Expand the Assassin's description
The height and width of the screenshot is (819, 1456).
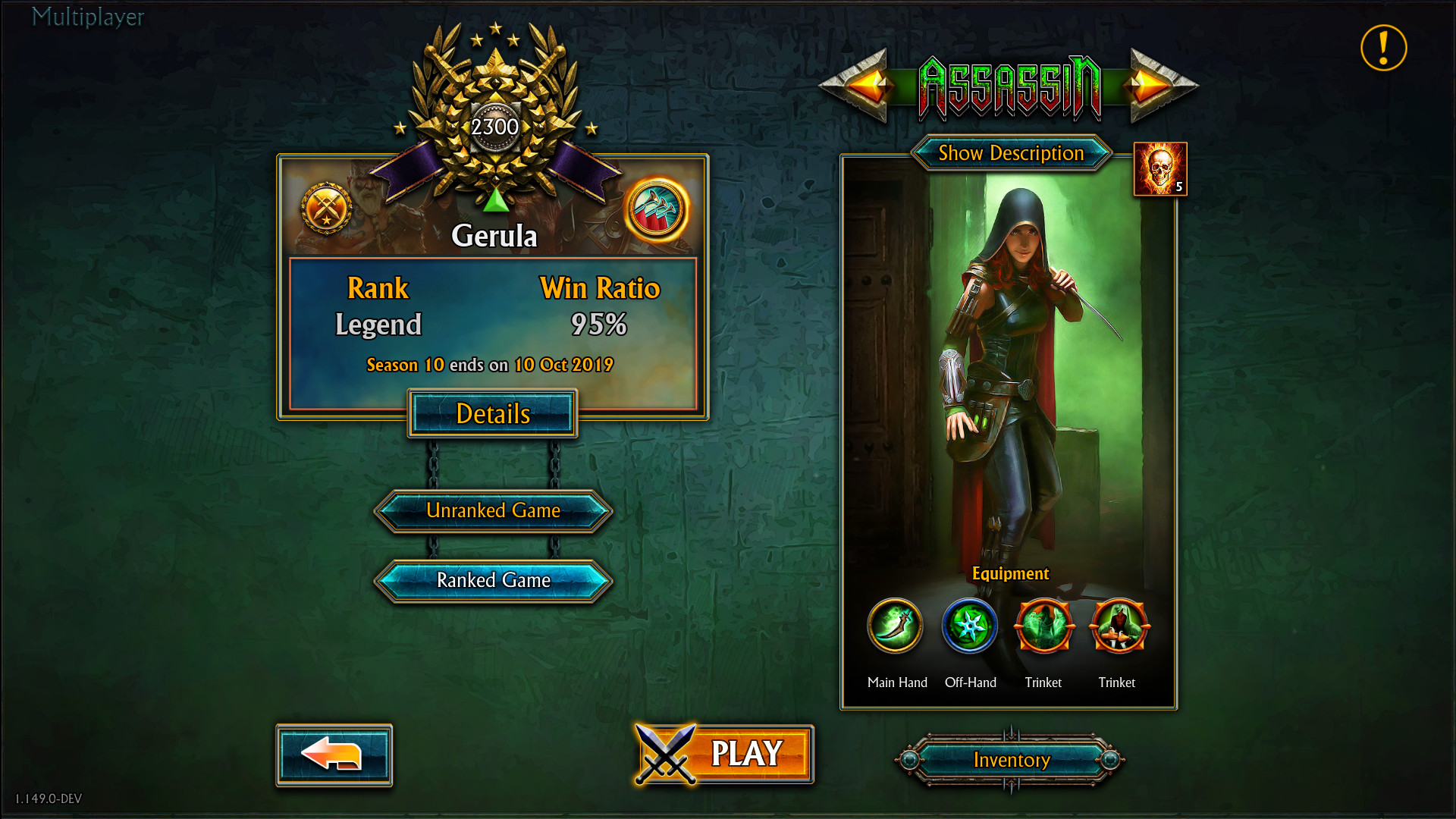click(x=1011, y=153)
